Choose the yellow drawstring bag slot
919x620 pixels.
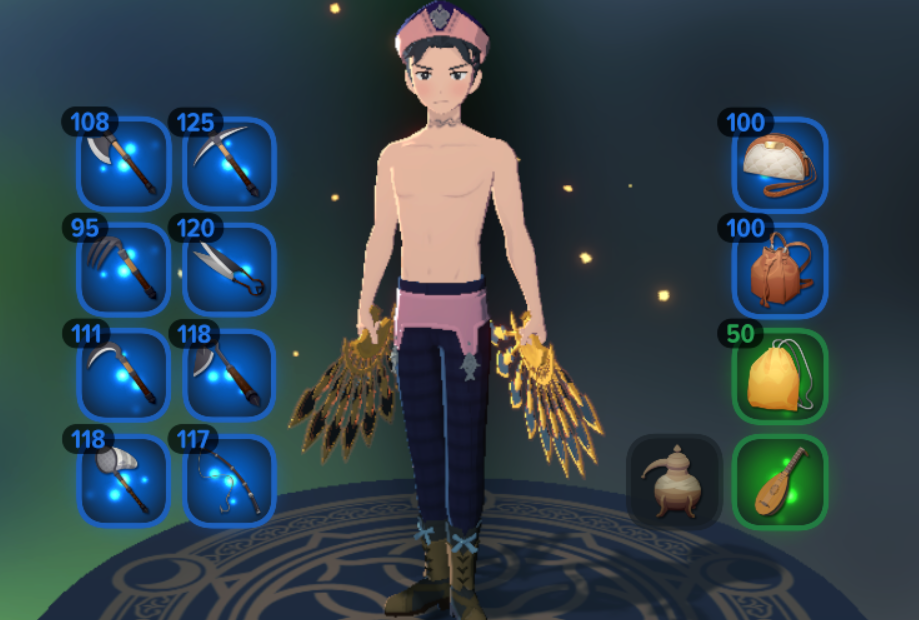coord(780,376)
